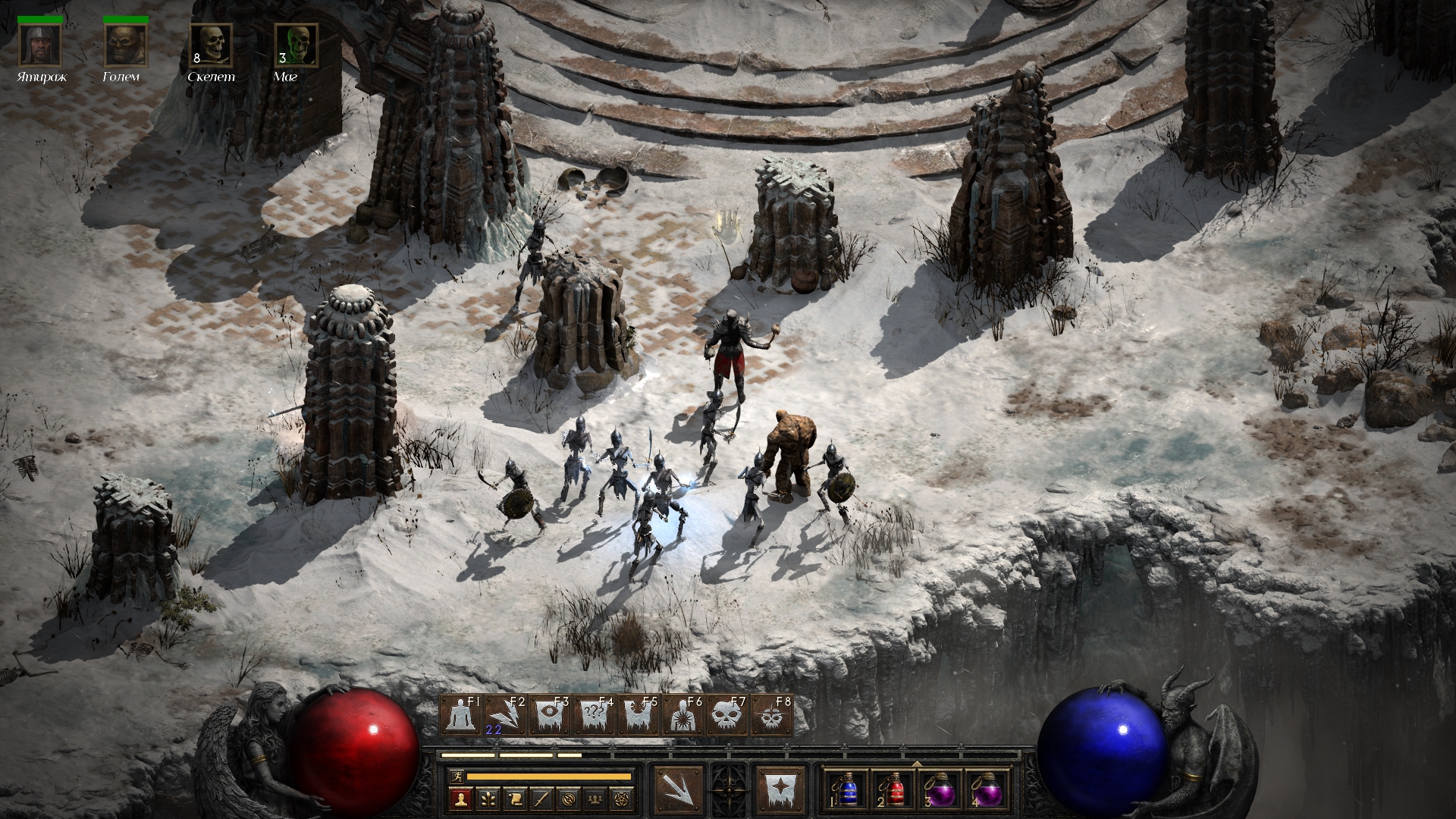1456x819 pixels.
Task: Activate the F1 standing figure skill
Action: (462, 715)
